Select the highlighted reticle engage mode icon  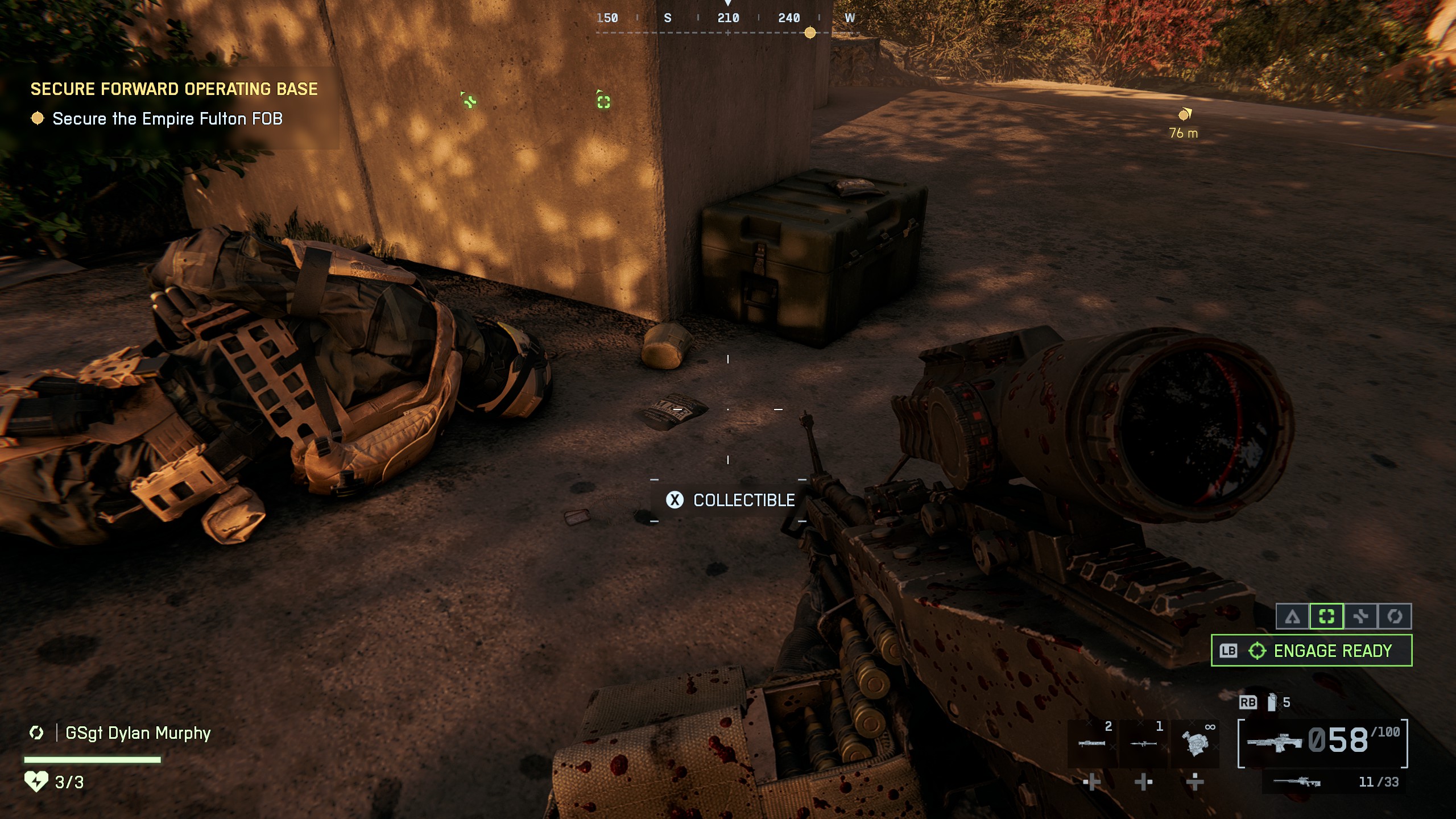click(1327, 615)
